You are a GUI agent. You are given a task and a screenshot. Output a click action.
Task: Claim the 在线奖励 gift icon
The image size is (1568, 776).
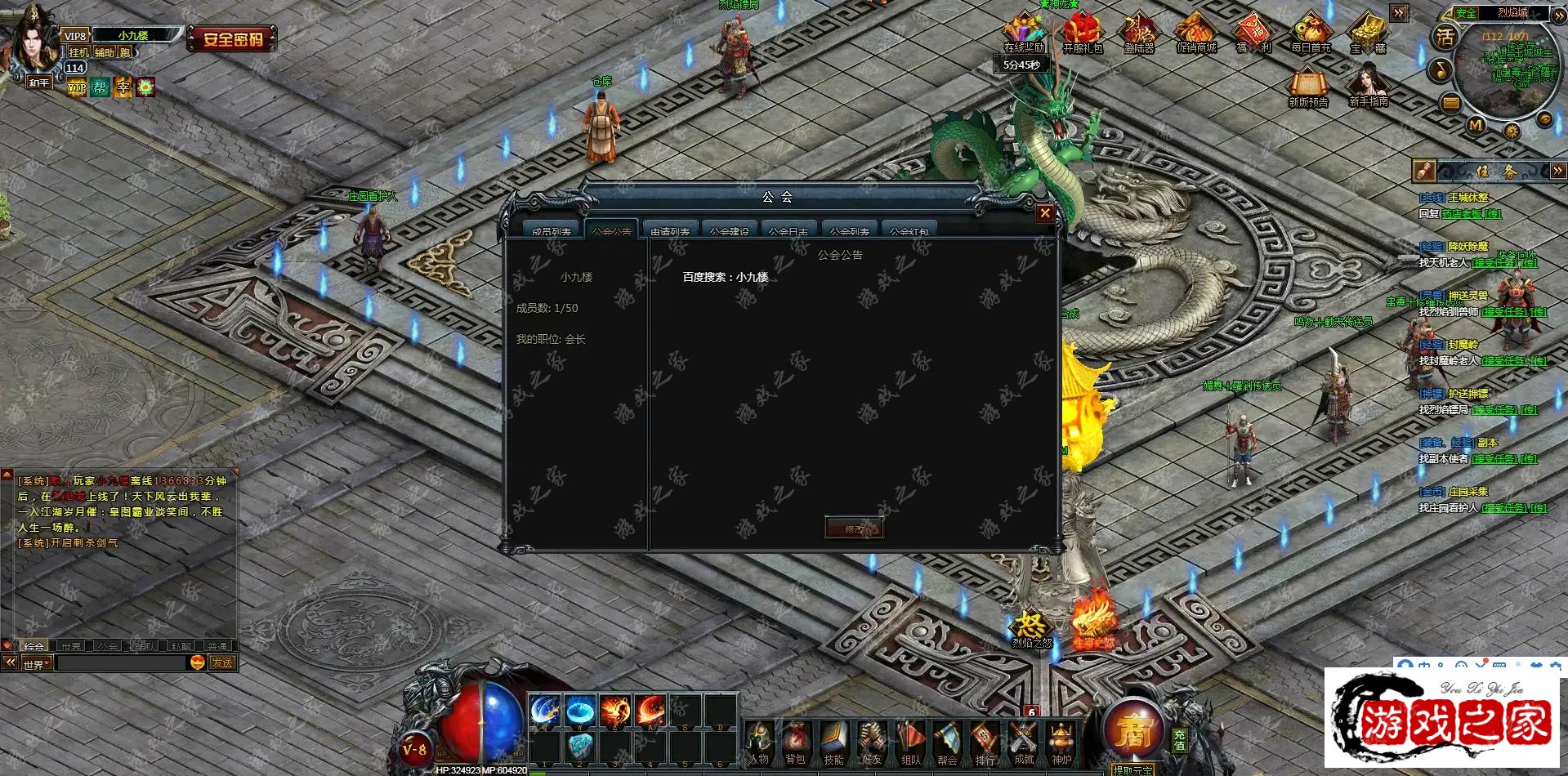tap(1024, 33)
